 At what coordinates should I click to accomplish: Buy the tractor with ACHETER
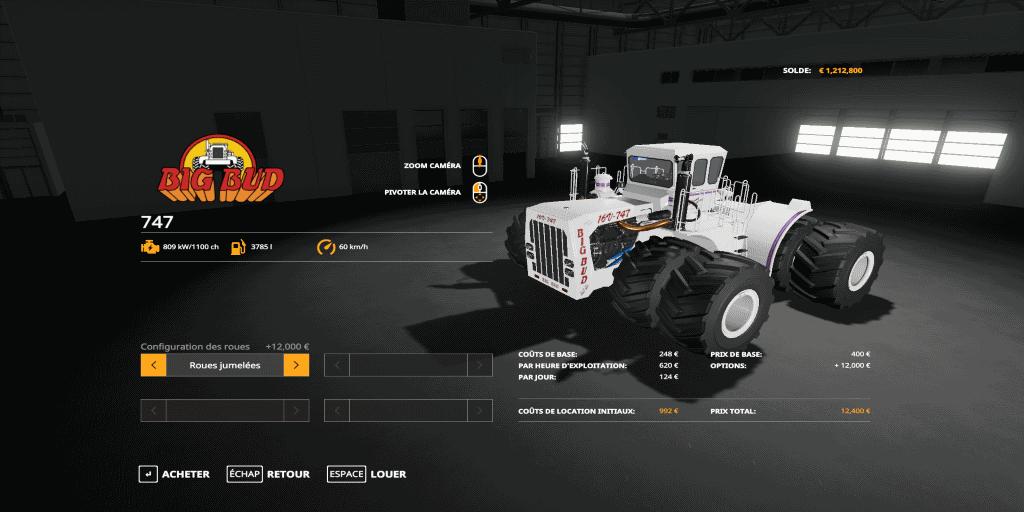(x=175, y=474)
